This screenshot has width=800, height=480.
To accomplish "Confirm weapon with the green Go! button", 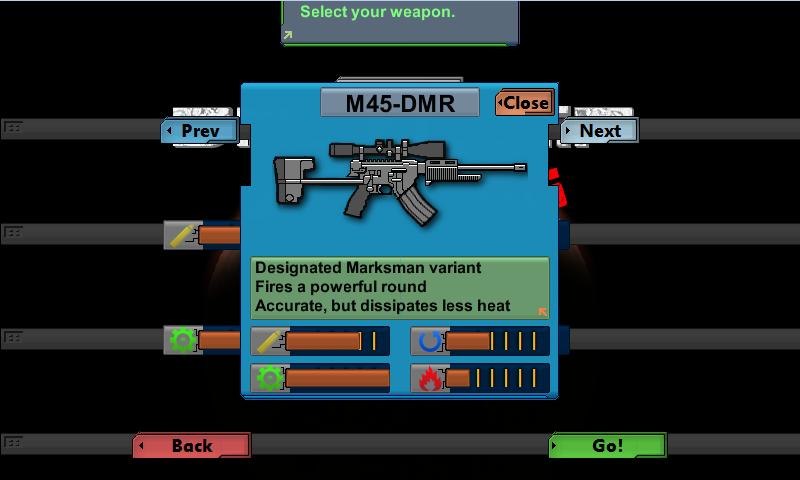I will point(607,446).
